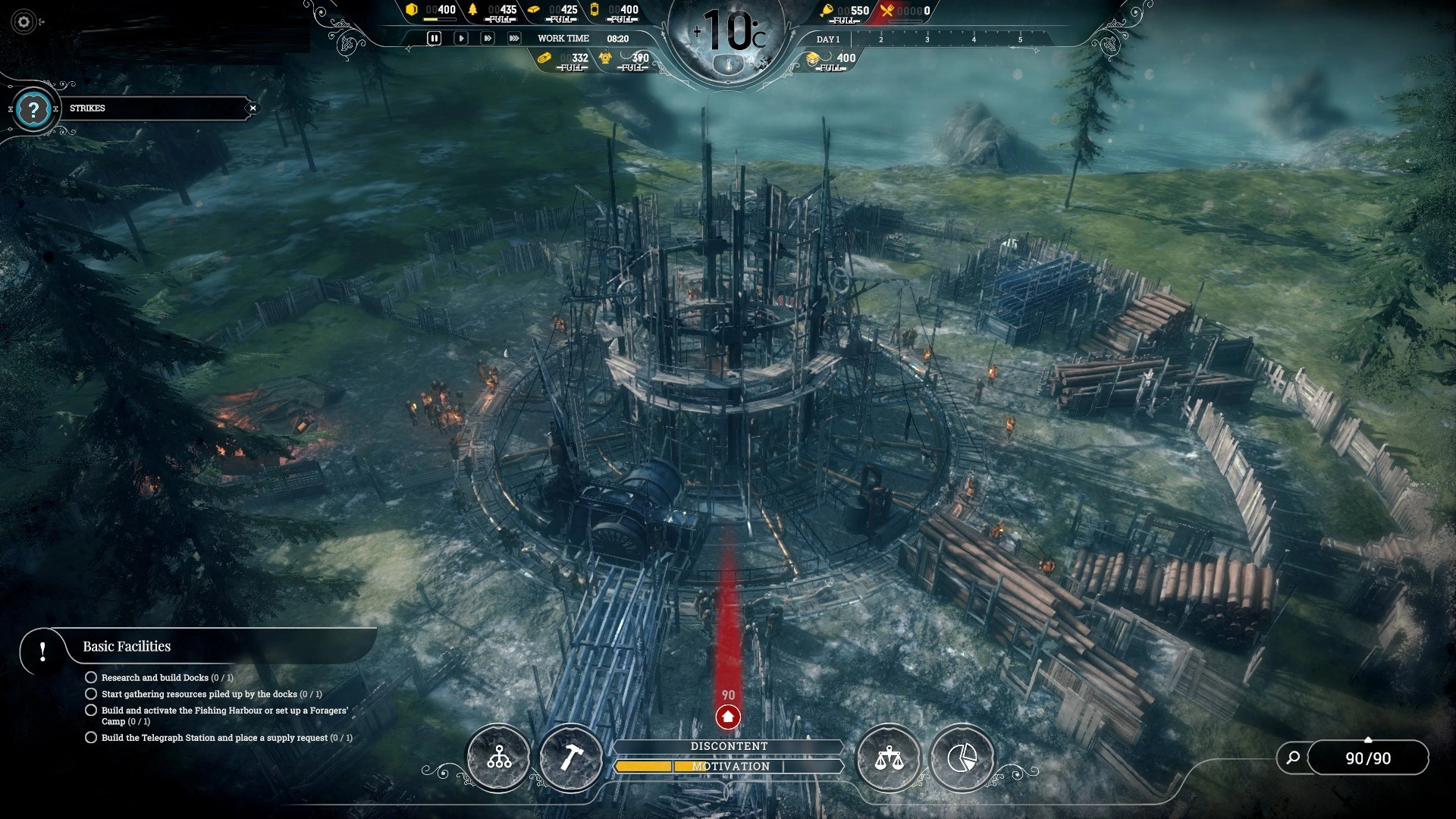Open the technology tree
This screenshot has height=819, width=1456.
coord(499,758)
